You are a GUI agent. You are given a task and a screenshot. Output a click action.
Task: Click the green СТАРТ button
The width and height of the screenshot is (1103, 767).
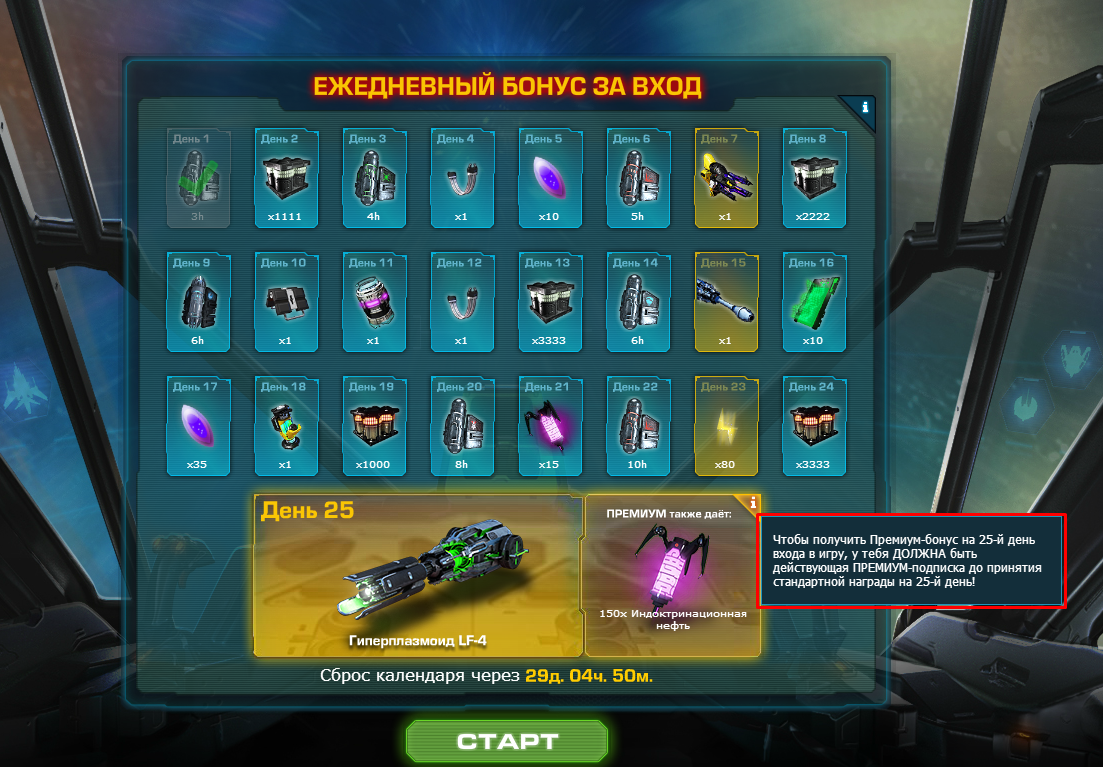coord(507,741)
